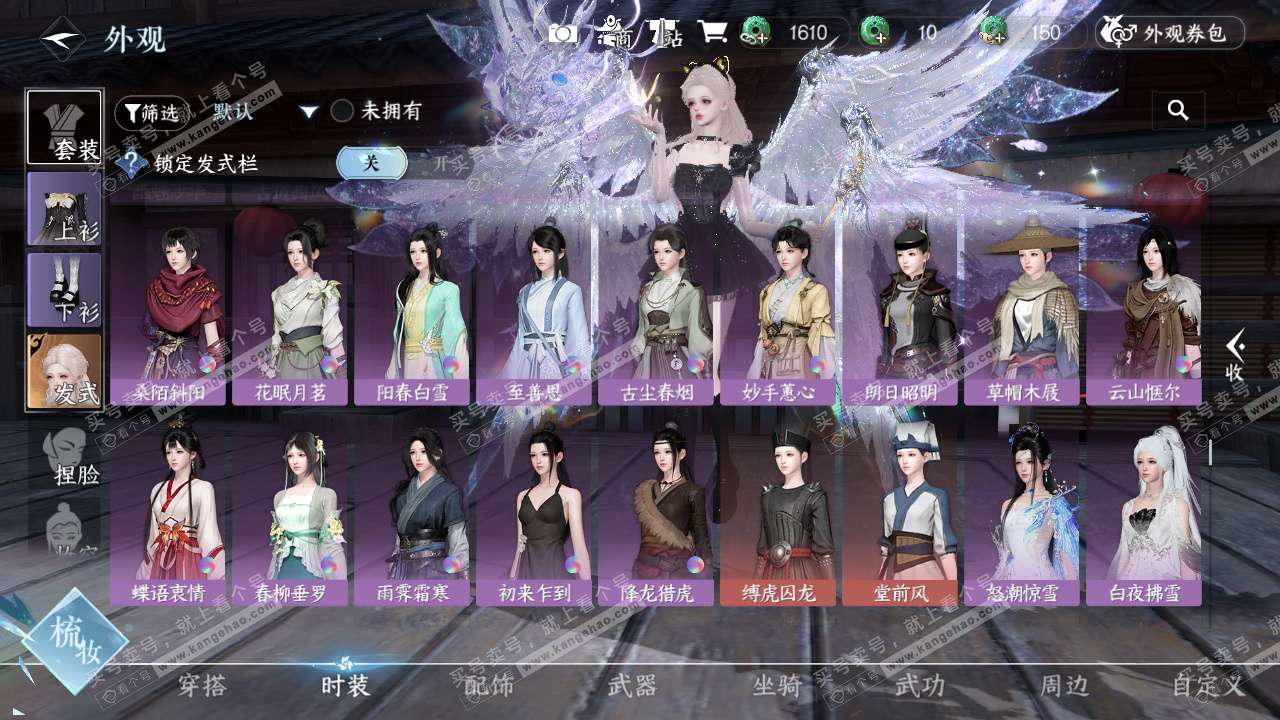Open the 筛选 filter button

[x=151, y=113]
